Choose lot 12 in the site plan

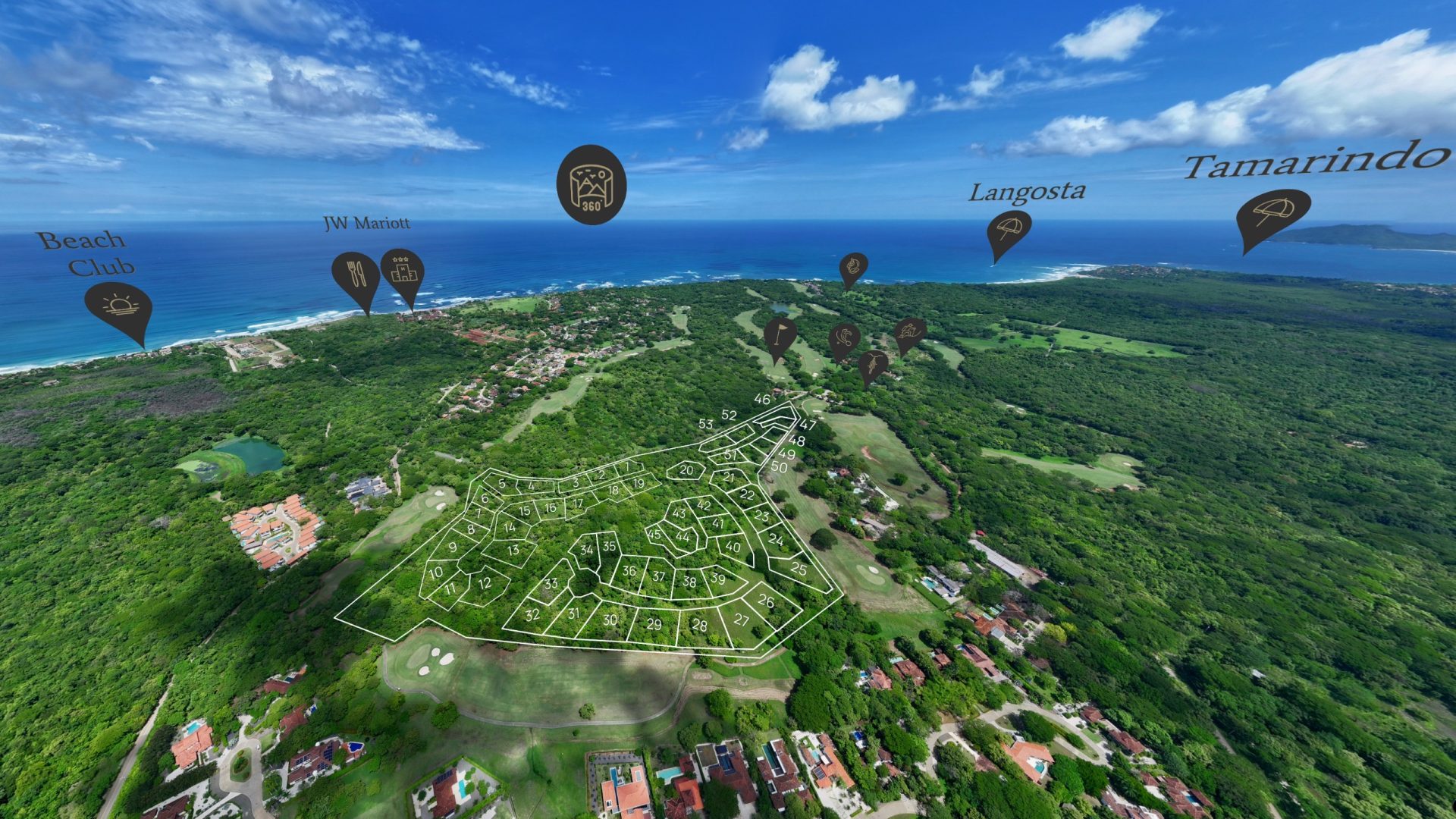[485, 584]
